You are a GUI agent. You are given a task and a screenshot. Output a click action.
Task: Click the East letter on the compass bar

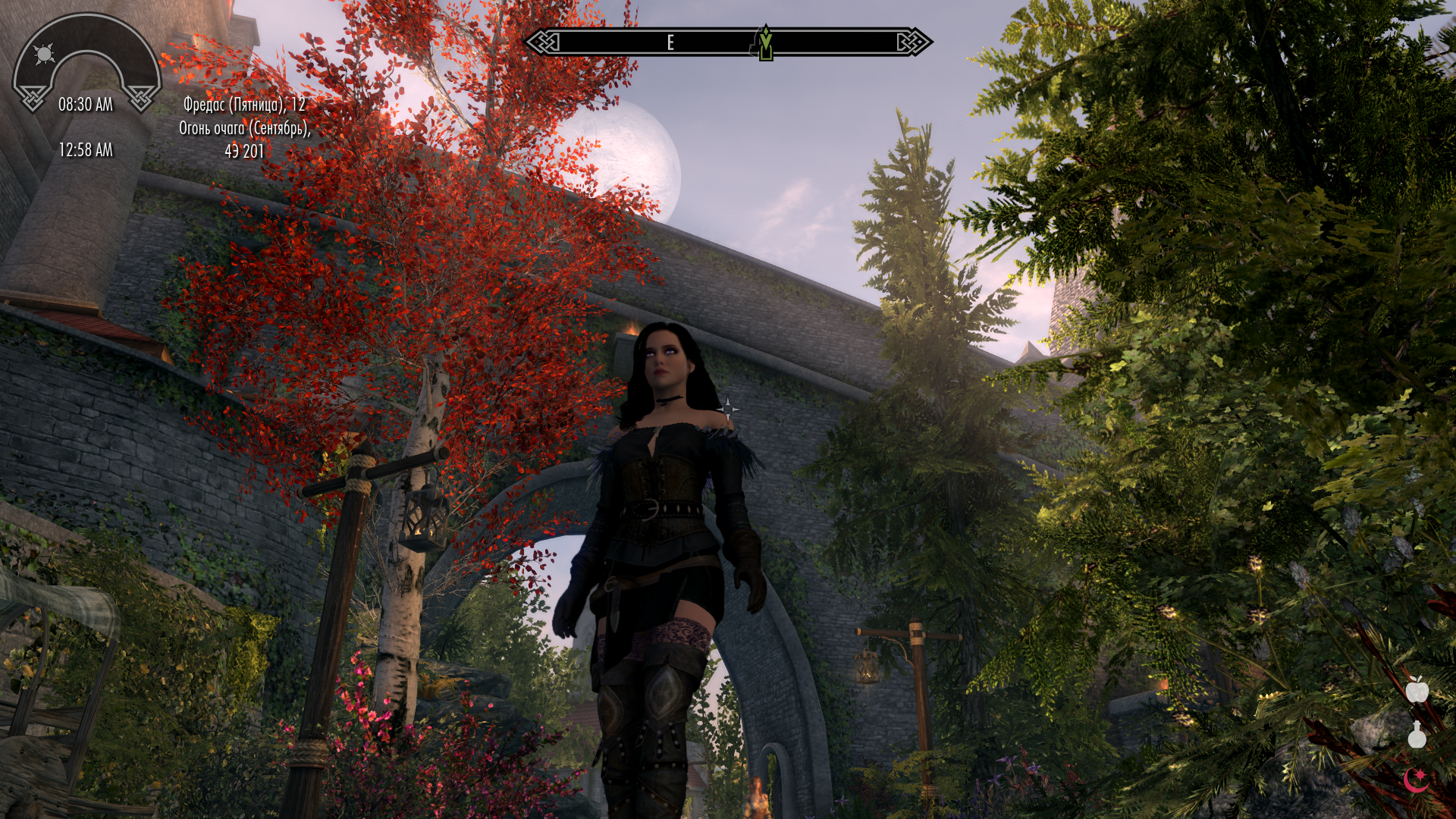(x=670, y=43)
